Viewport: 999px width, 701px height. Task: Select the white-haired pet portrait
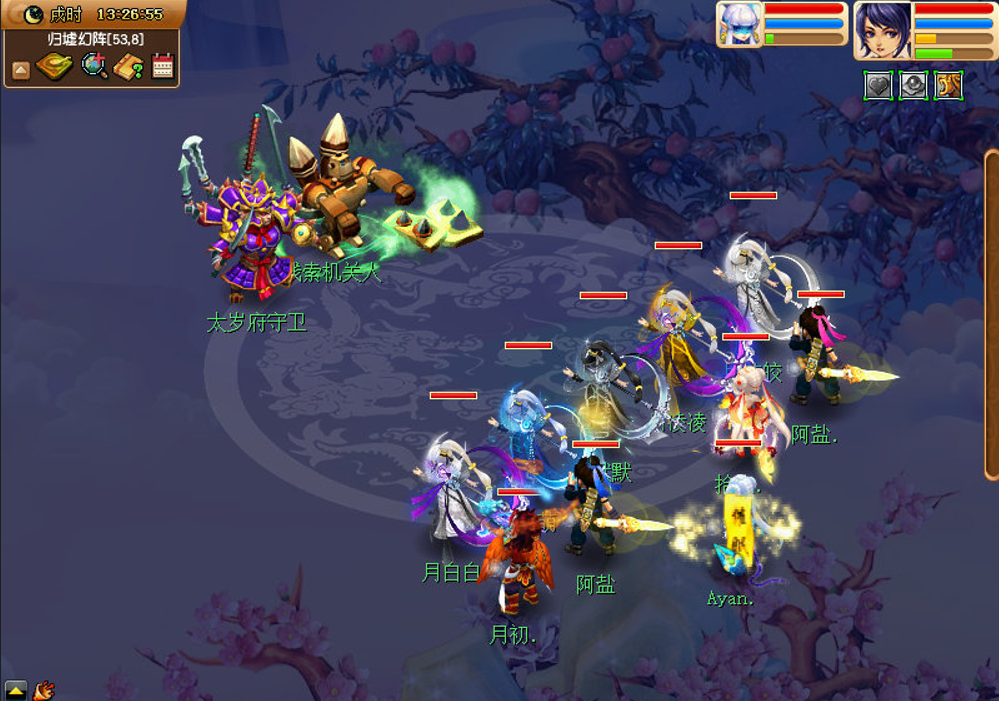tap(740, 23)
